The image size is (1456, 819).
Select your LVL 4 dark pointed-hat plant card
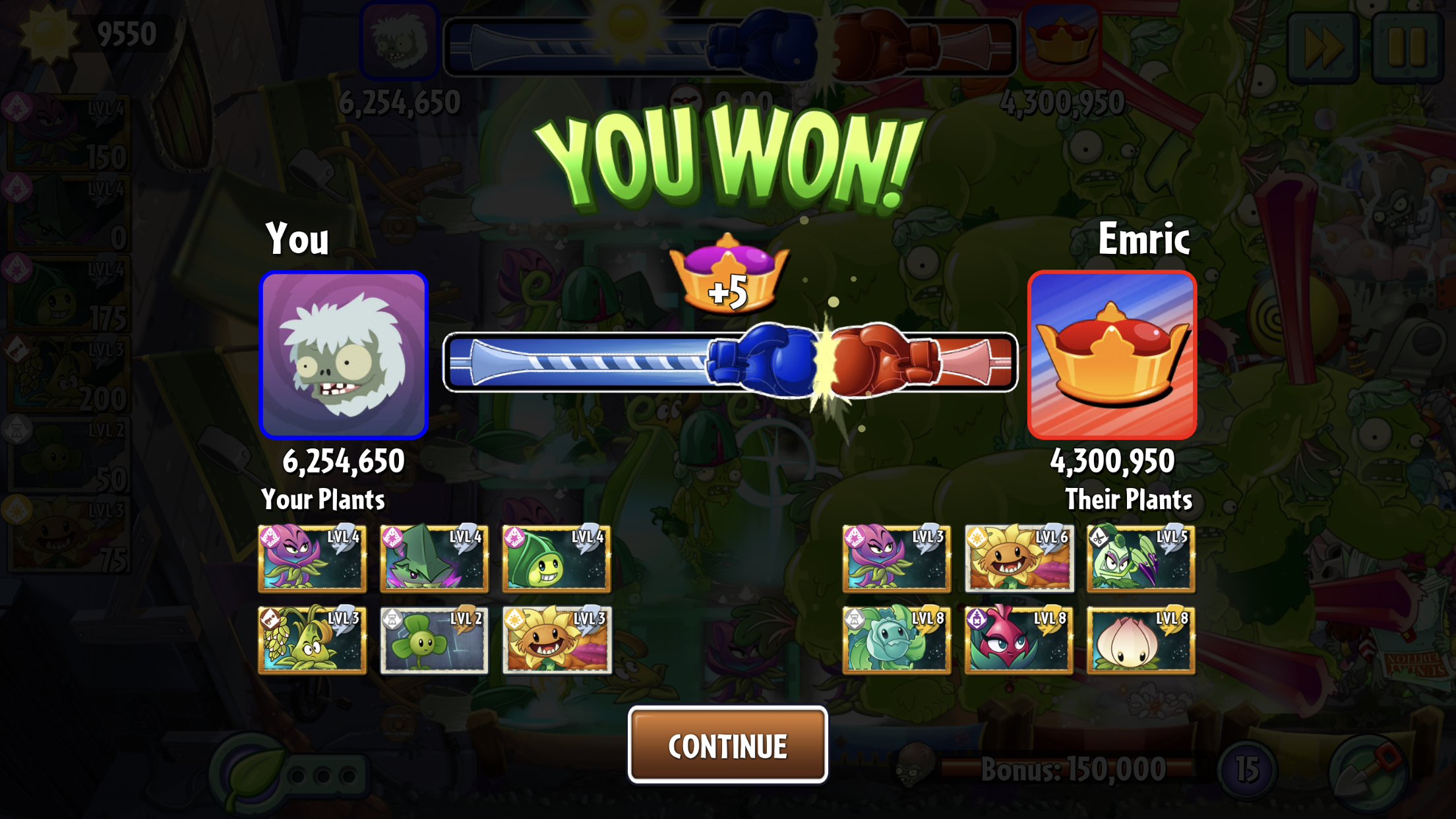coord(434,558)
